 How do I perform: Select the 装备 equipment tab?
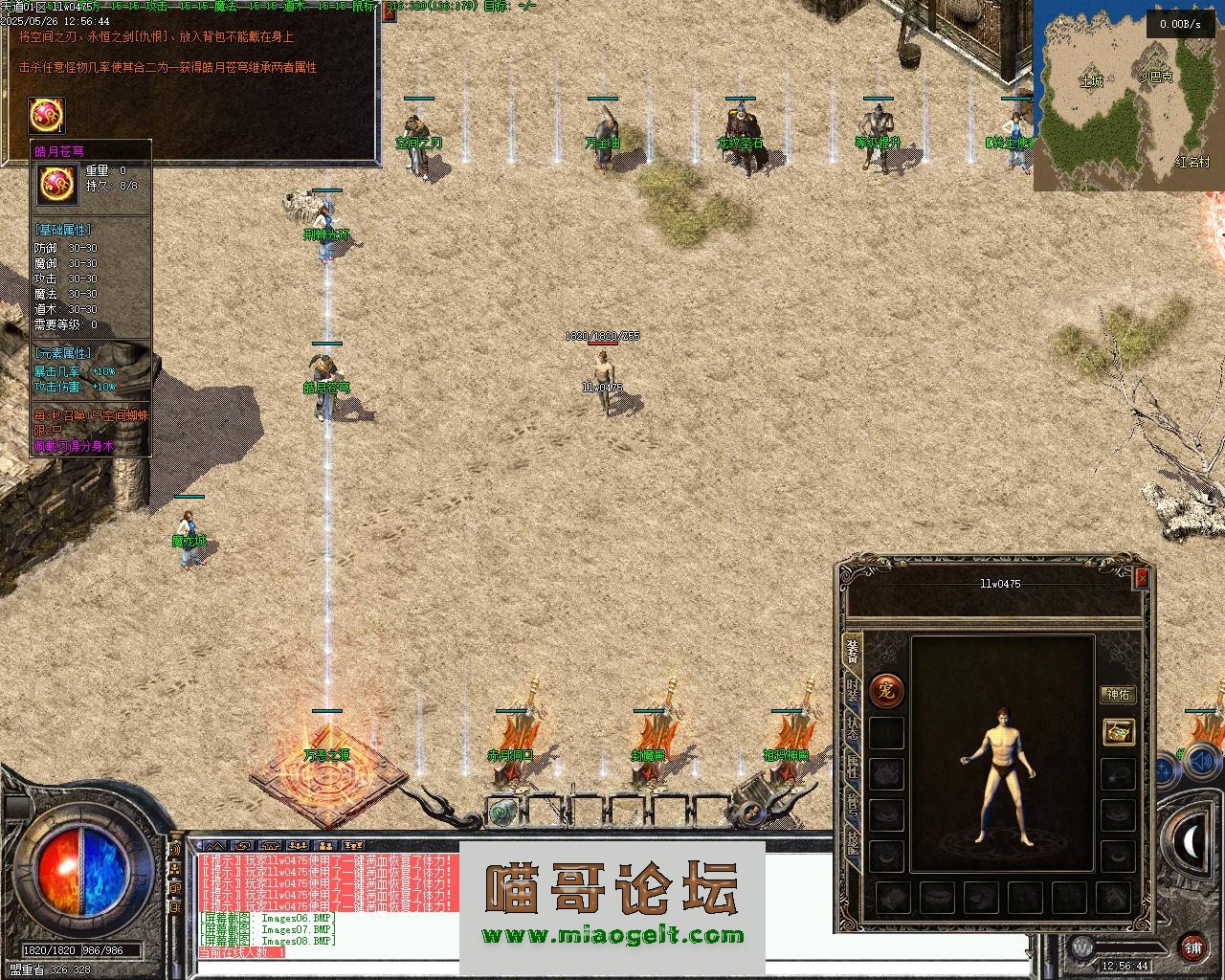point(852,652)
